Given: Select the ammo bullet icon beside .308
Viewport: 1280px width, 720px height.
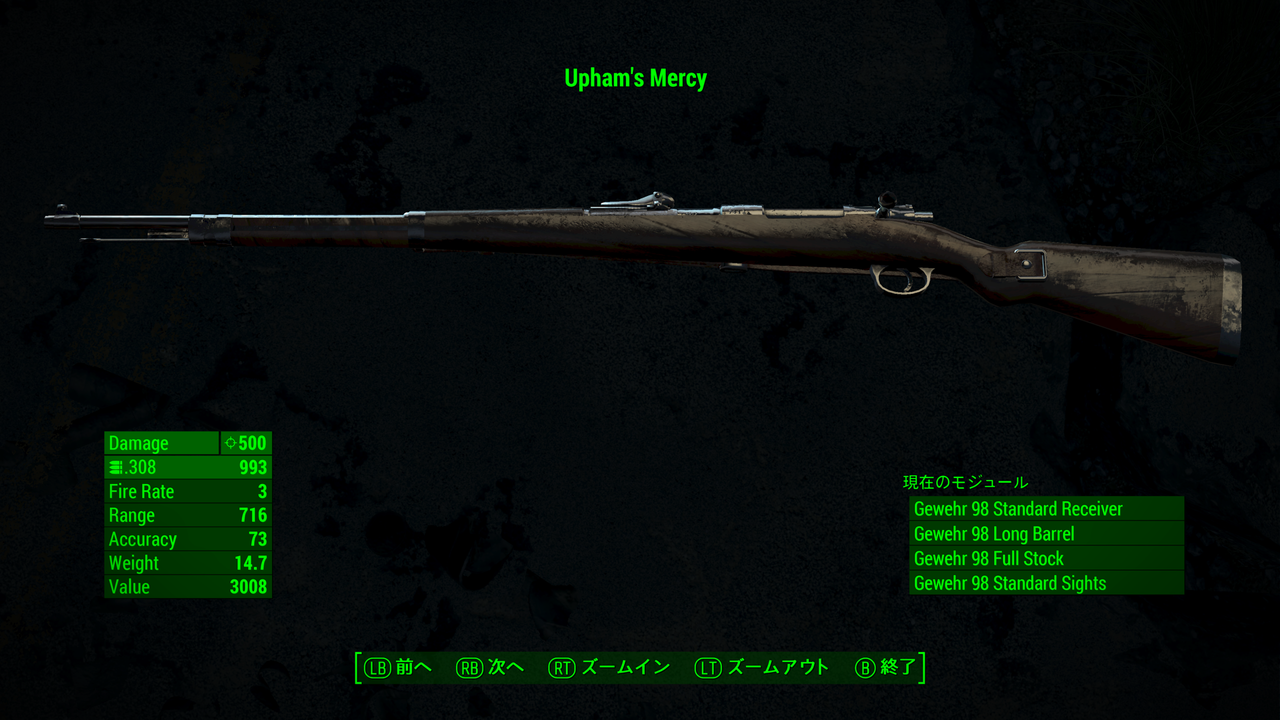Looking at the screenshot, I should pyautogui.click(x=114, y=467).
